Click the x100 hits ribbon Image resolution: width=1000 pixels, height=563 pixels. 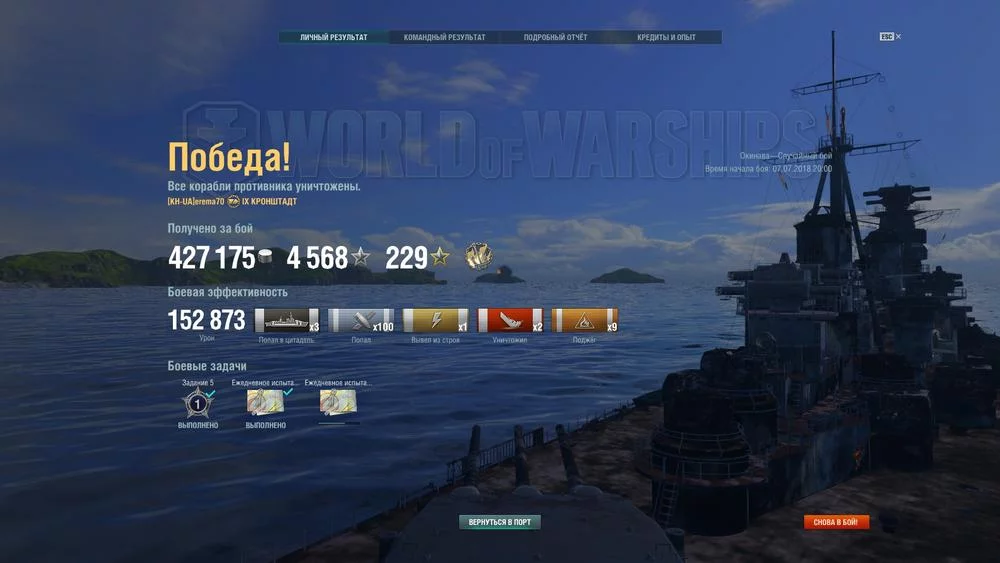pos(361,321)
